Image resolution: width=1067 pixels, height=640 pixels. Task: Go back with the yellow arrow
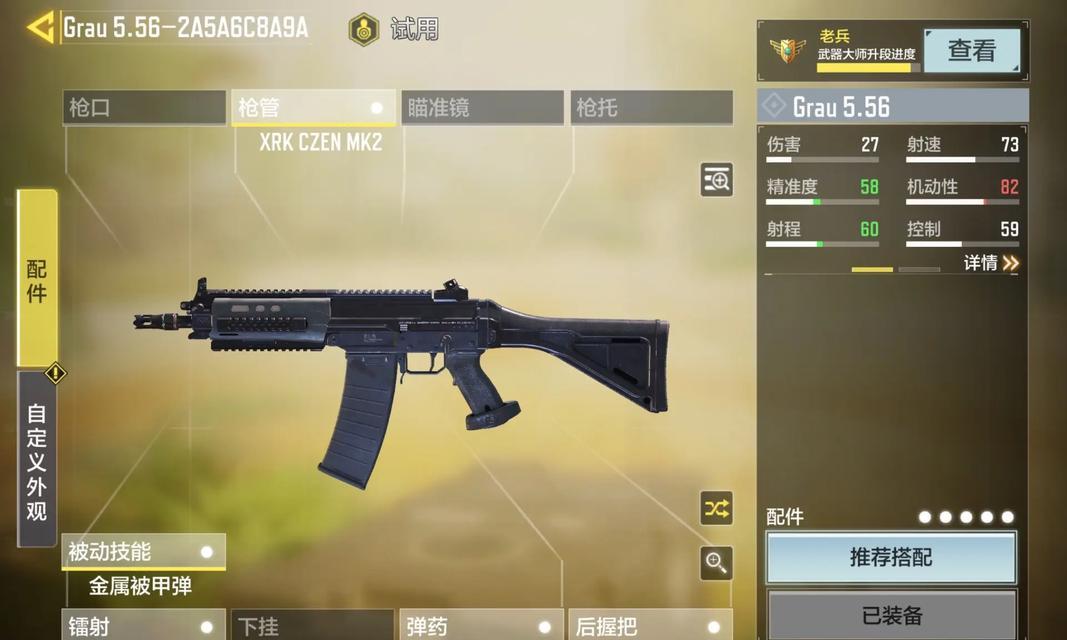click(x=41, y=27)
